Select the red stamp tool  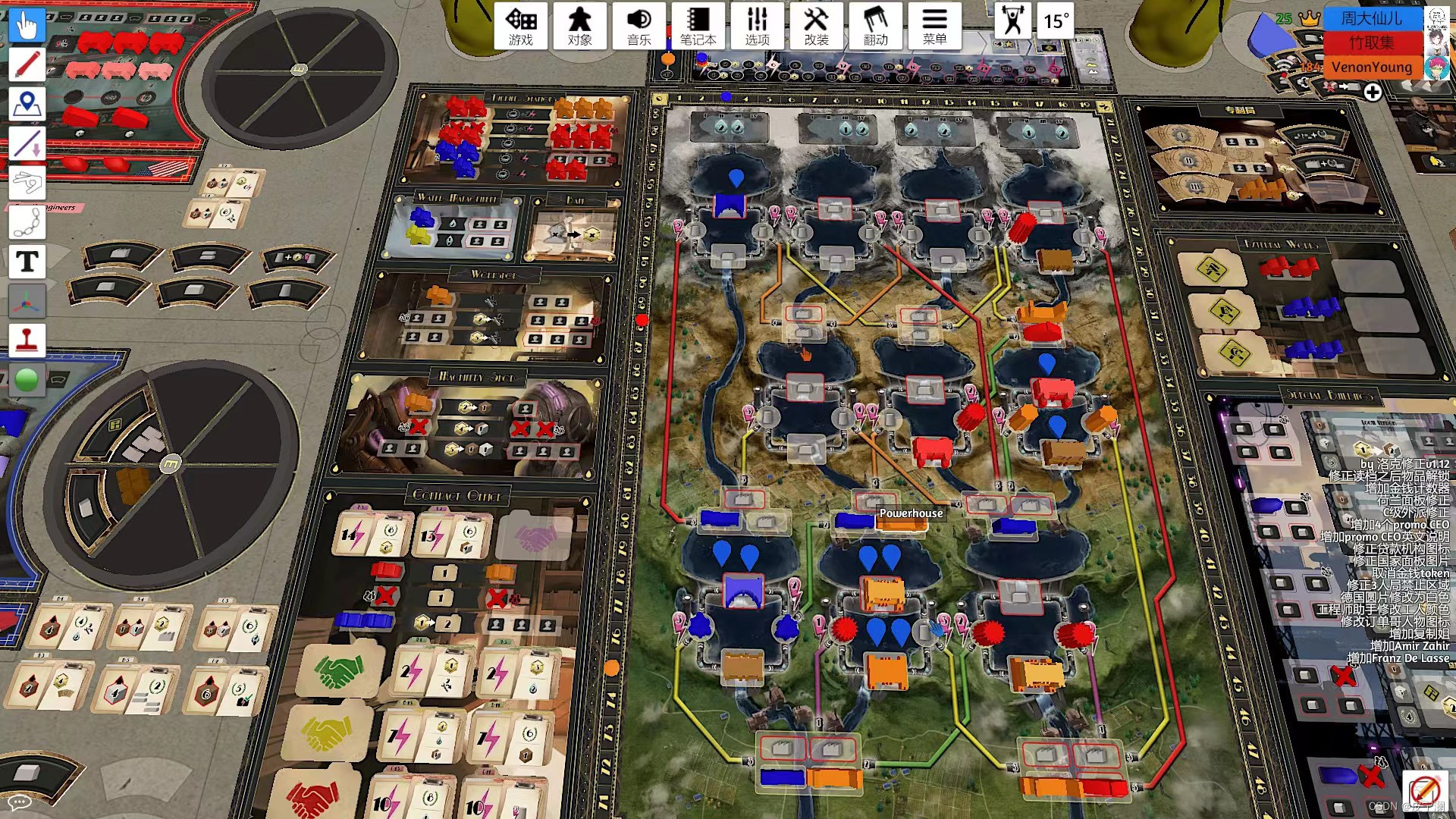[27, 340]
